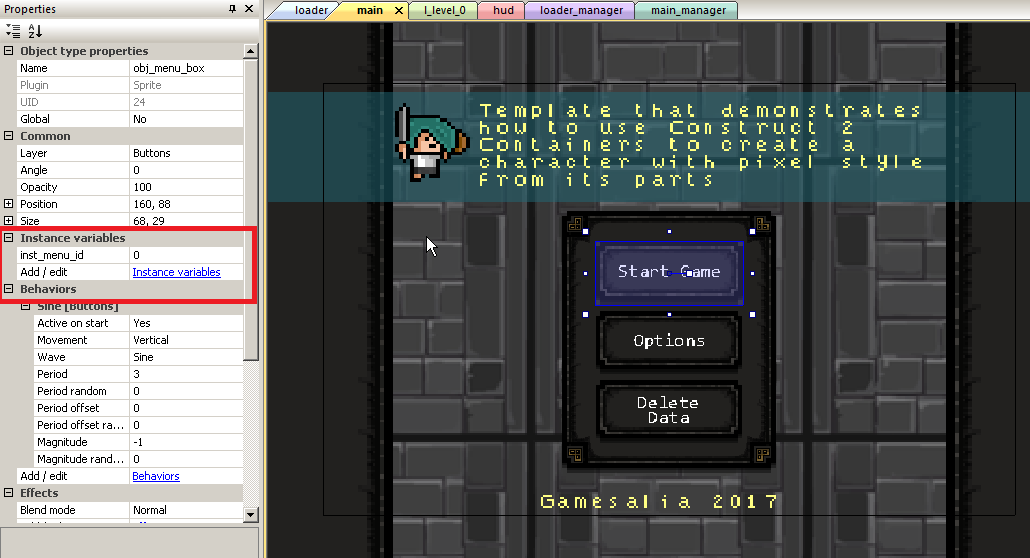Open the Instance variables link
The image size is (1030, 558).
tap(176, 272)
